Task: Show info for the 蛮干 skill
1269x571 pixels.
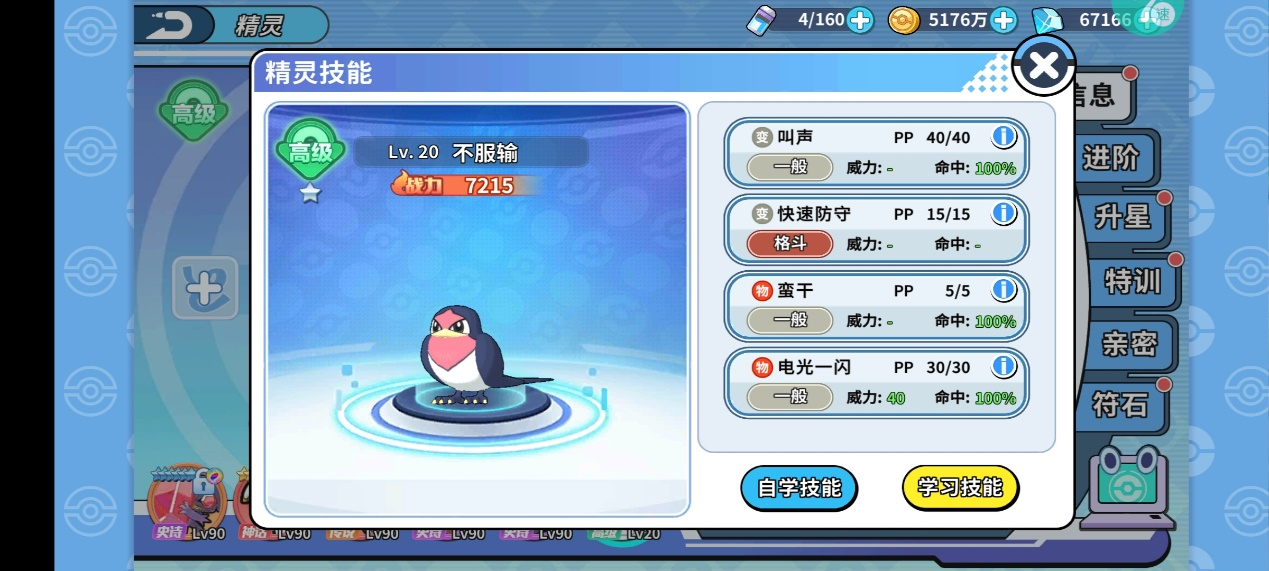Action: point(1003,290)
